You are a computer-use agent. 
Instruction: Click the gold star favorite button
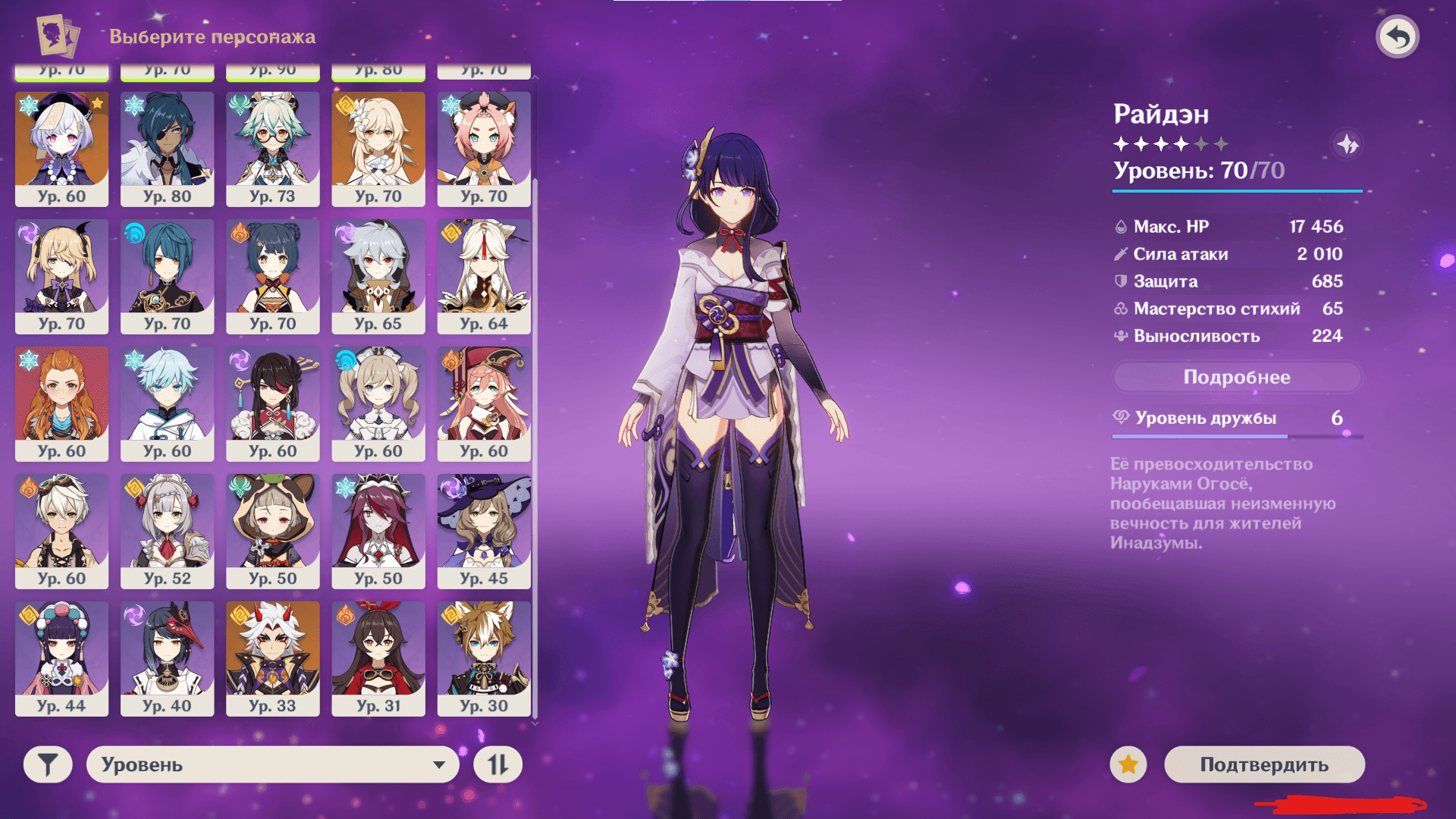click(x=1128, y=764)
